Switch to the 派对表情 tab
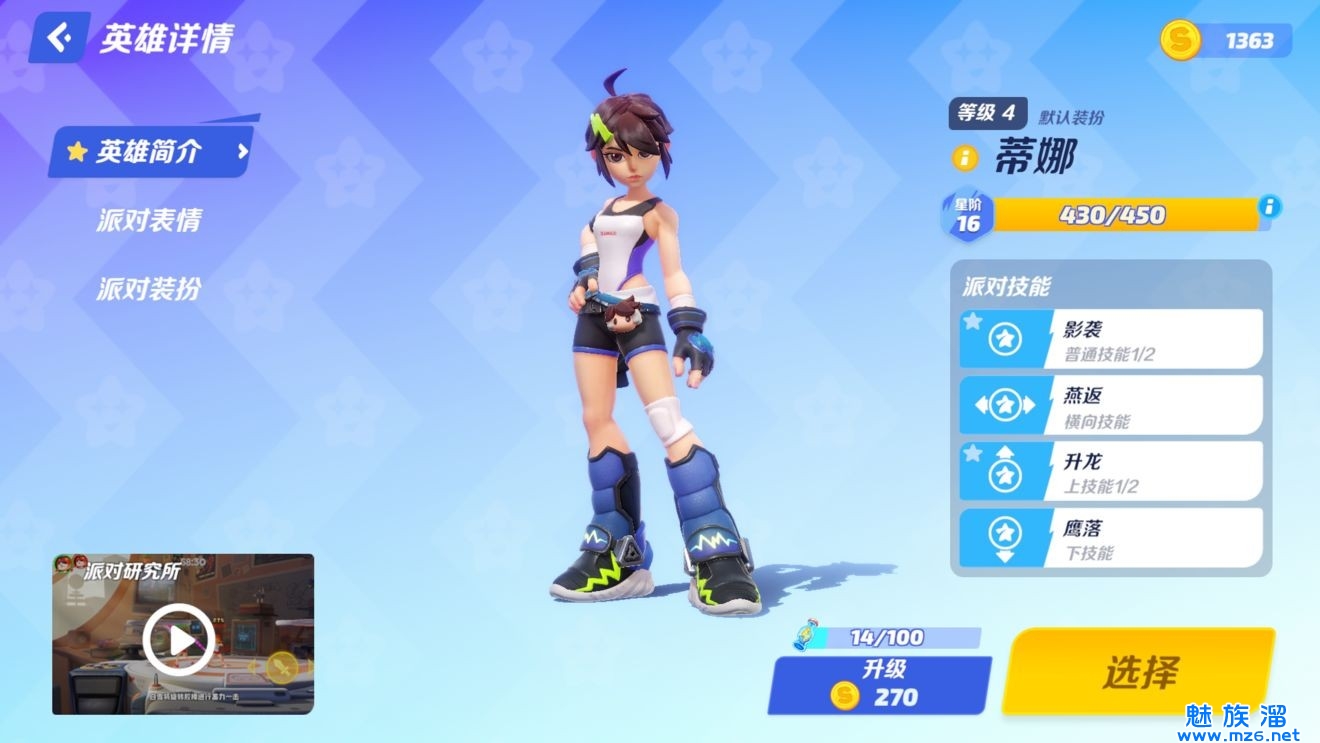Screen dimensions: 1320x743 click(149, 220)
